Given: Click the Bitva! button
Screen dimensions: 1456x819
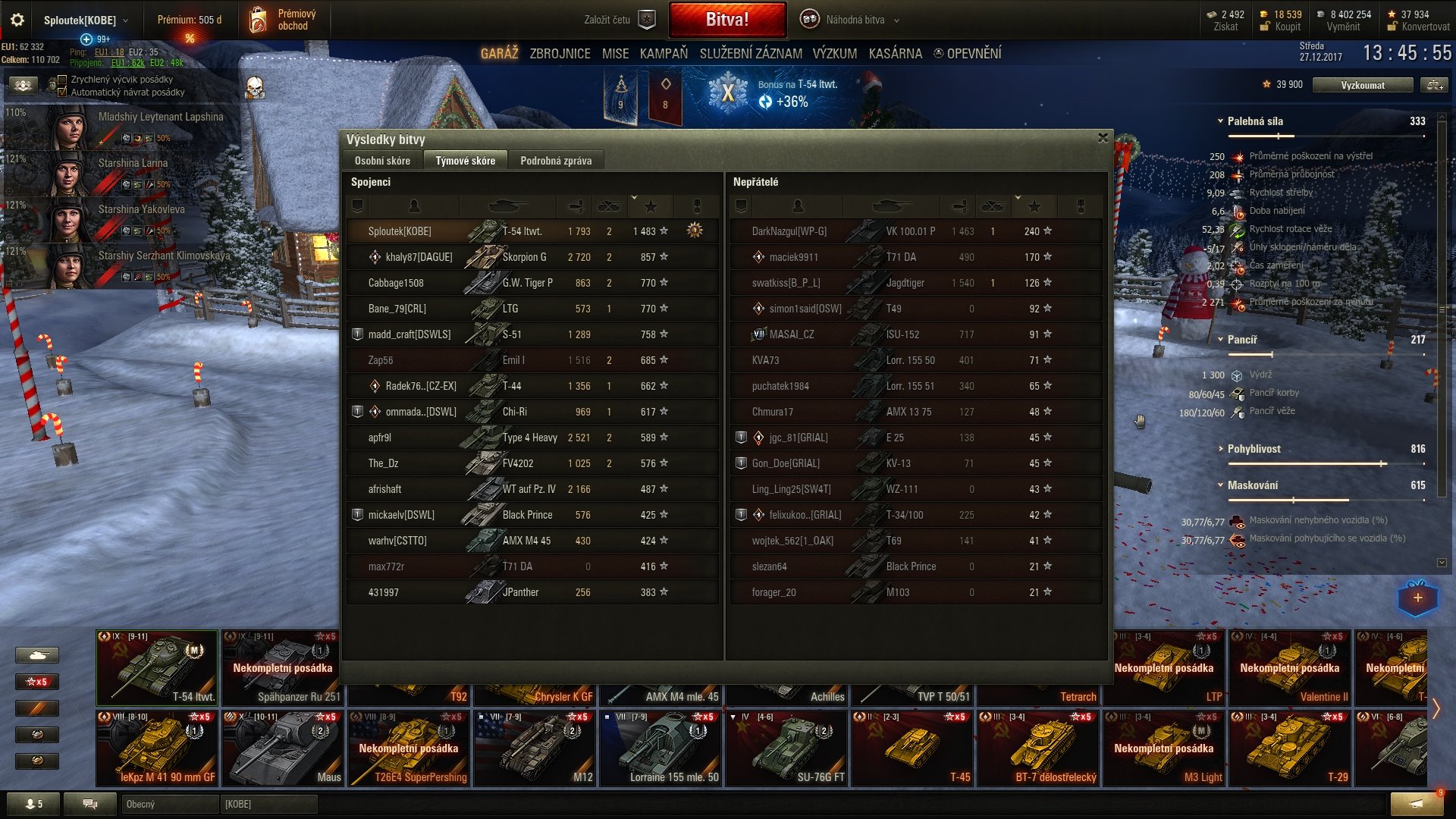Looking at the screenshot, I should 726,19.
